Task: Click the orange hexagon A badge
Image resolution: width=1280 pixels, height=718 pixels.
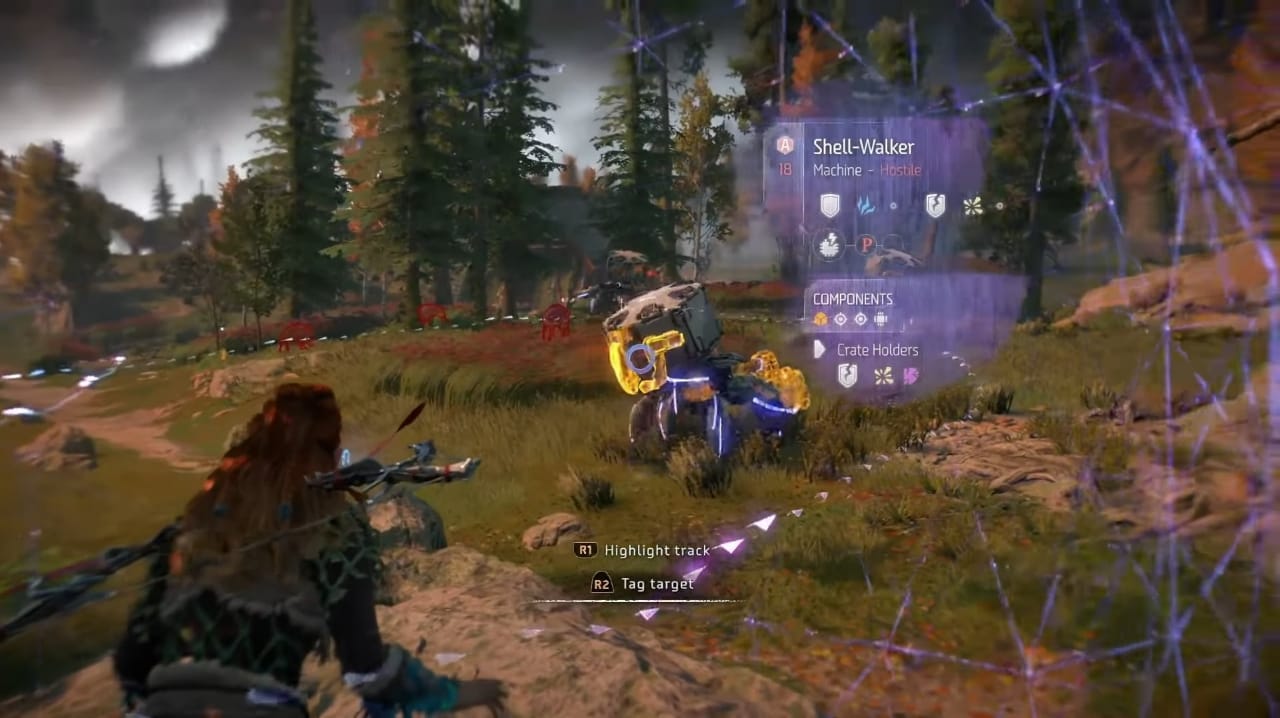Action: [785, 145]
